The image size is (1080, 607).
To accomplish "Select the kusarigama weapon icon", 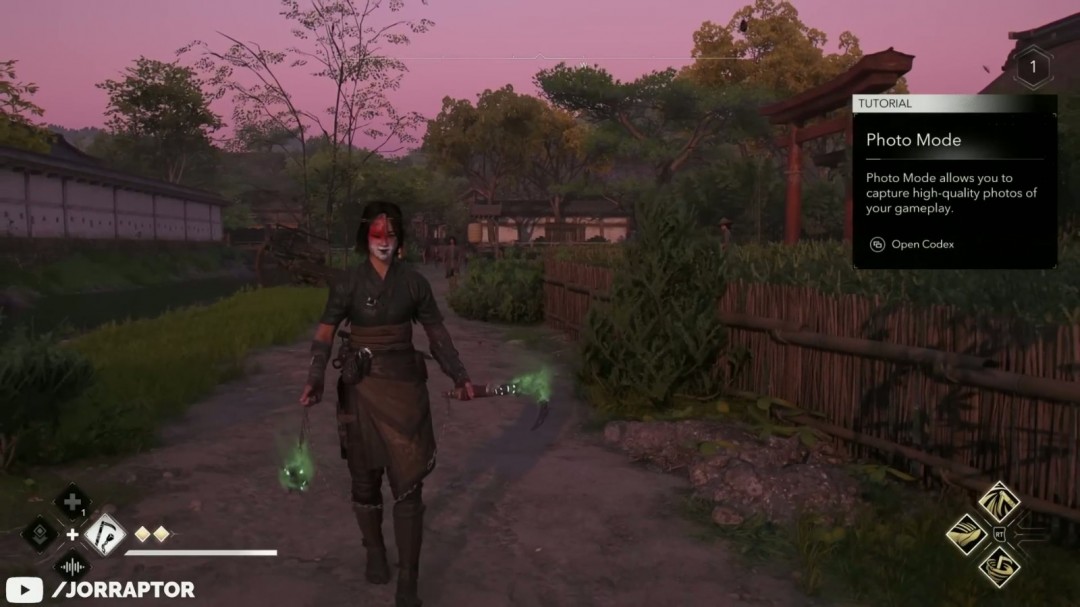I will click(104, 534).
